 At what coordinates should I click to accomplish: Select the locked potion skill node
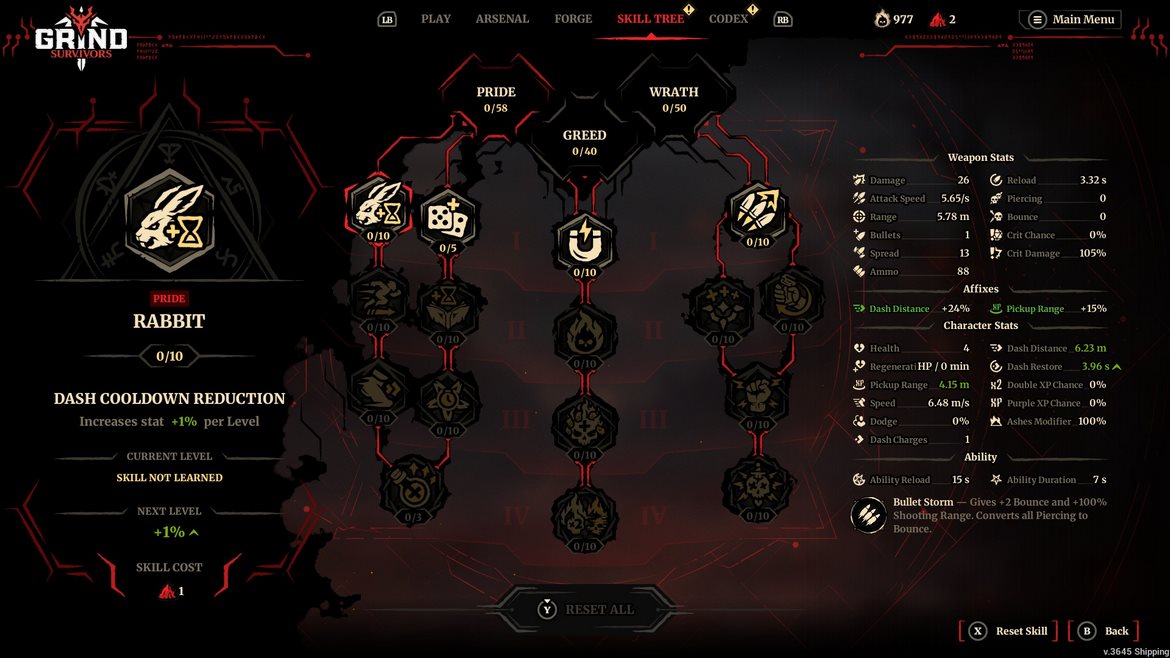click(414, 487)
